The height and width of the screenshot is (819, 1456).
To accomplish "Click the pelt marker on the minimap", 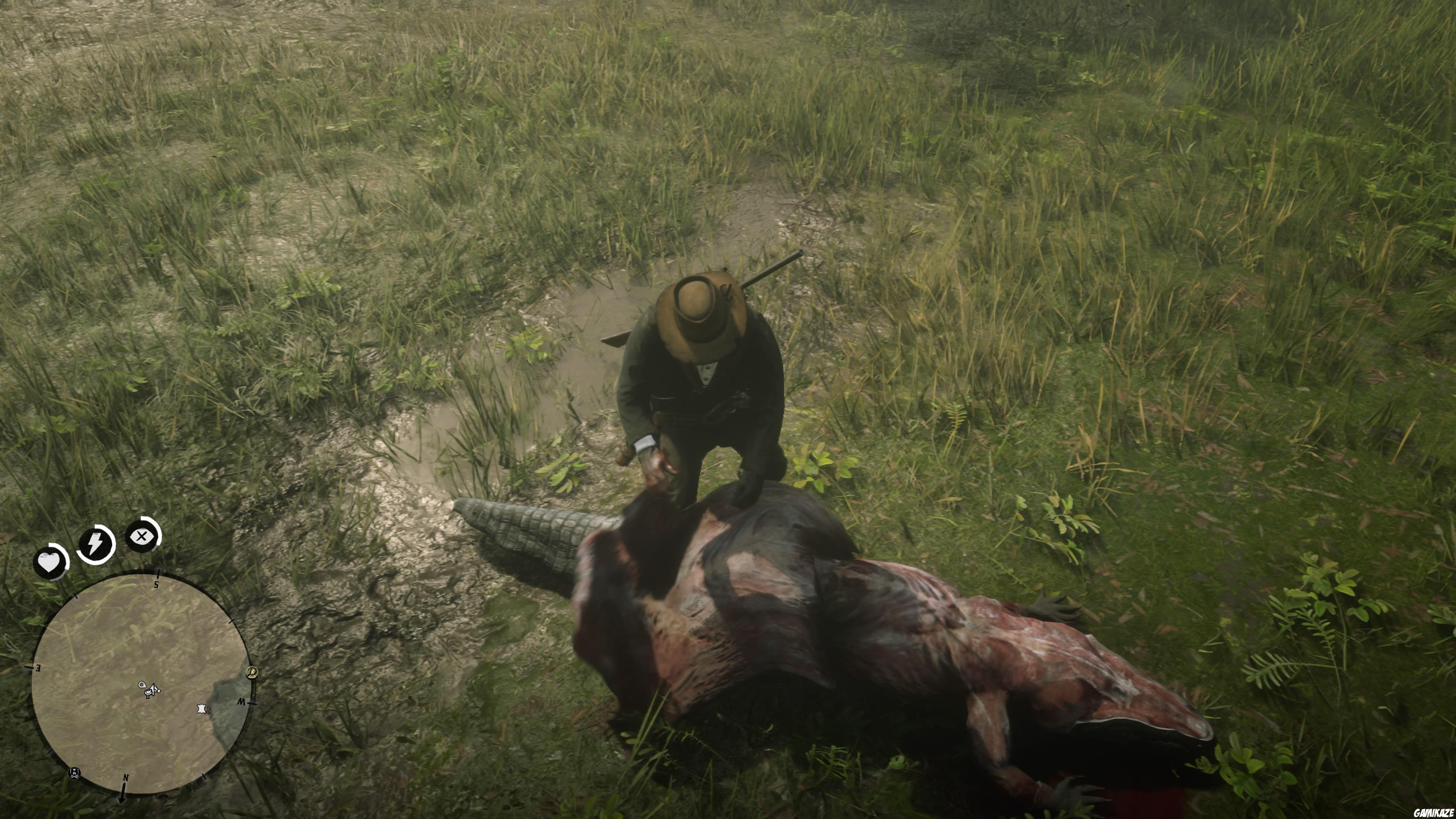I will [202, 709].
